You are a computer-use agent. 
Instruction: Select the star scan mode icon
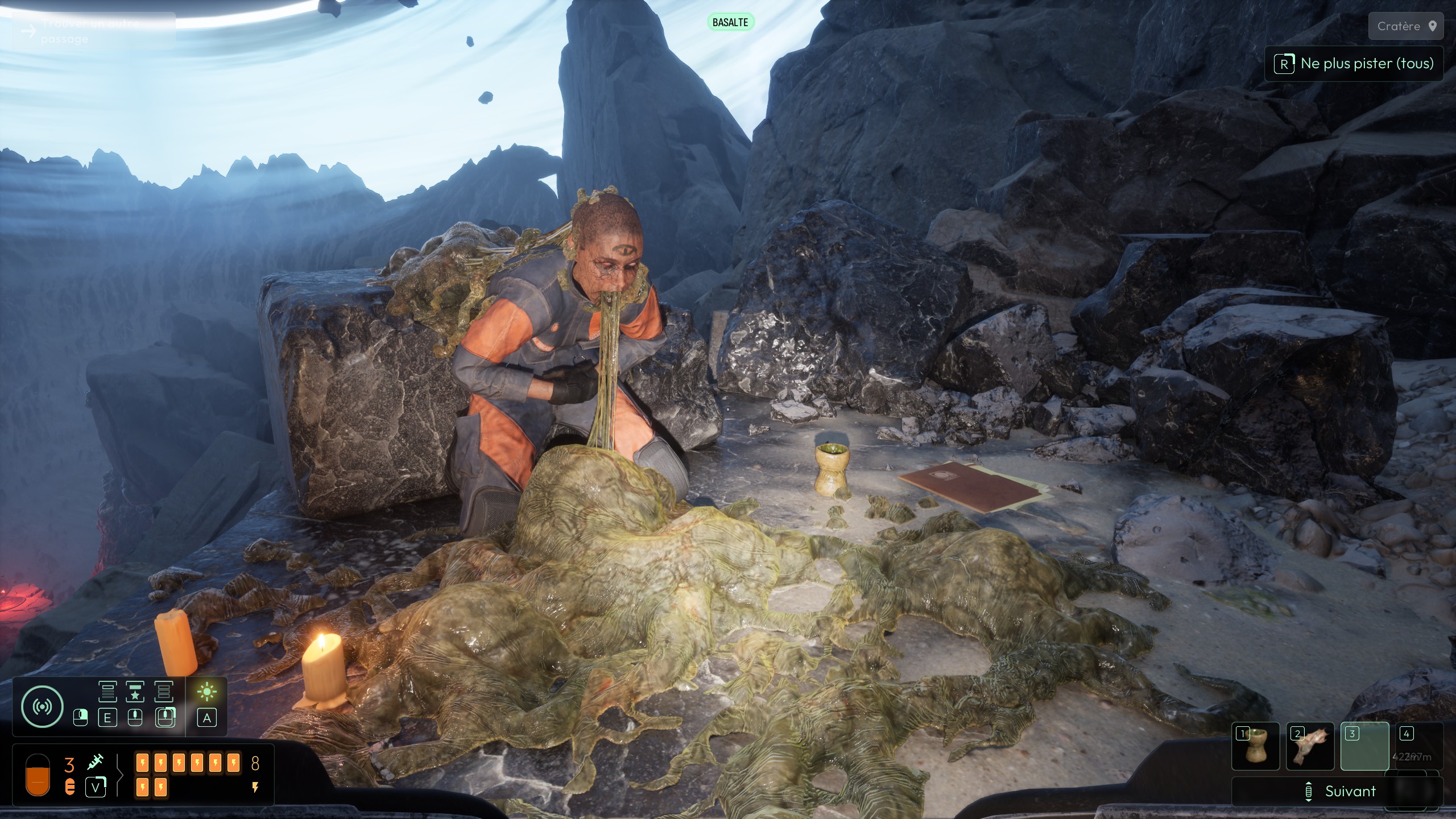click(x=135, y=692)
